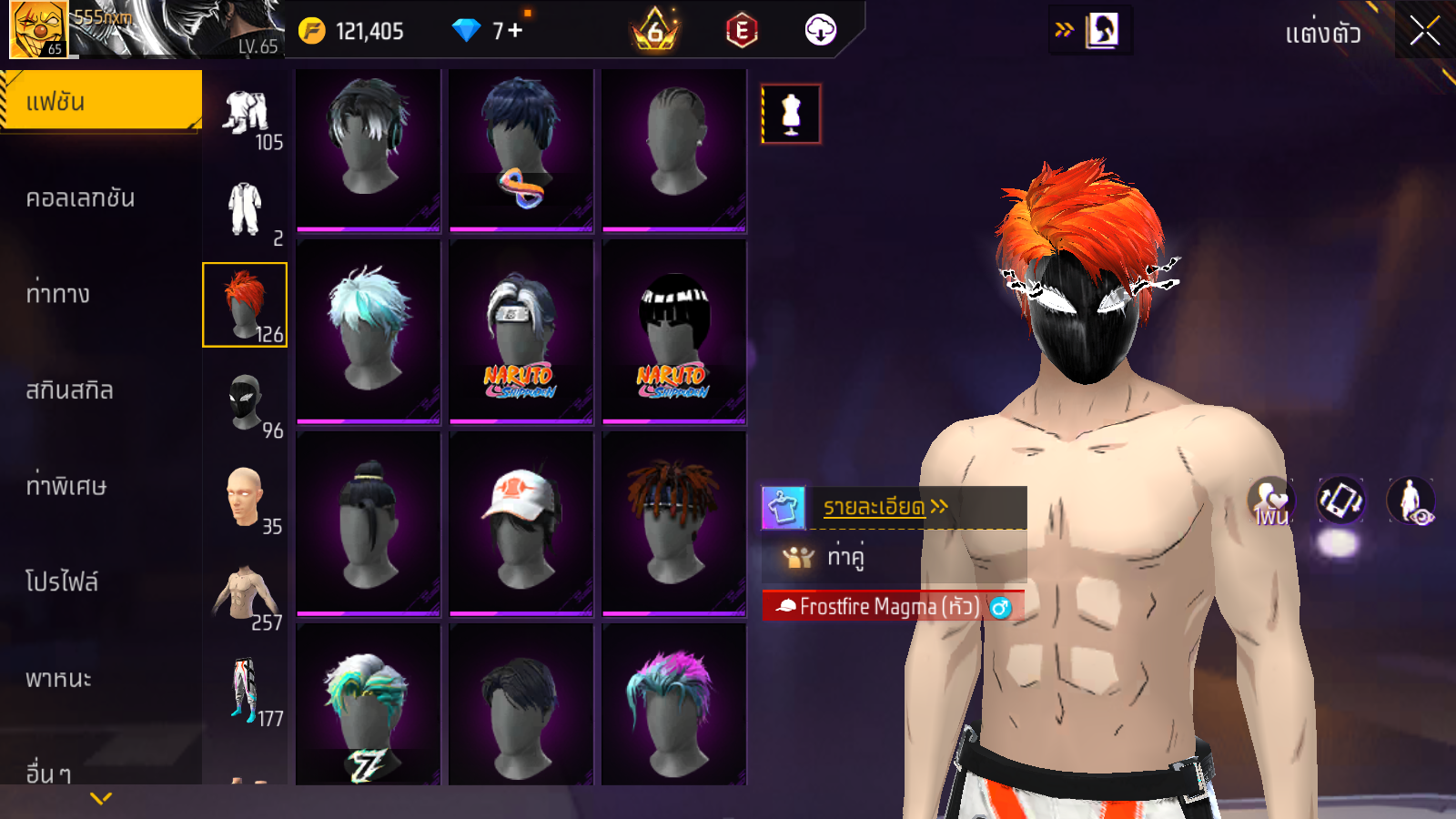1456x819 pixels.
Task: Open the bald face category
Action: [x=244, y=498]
